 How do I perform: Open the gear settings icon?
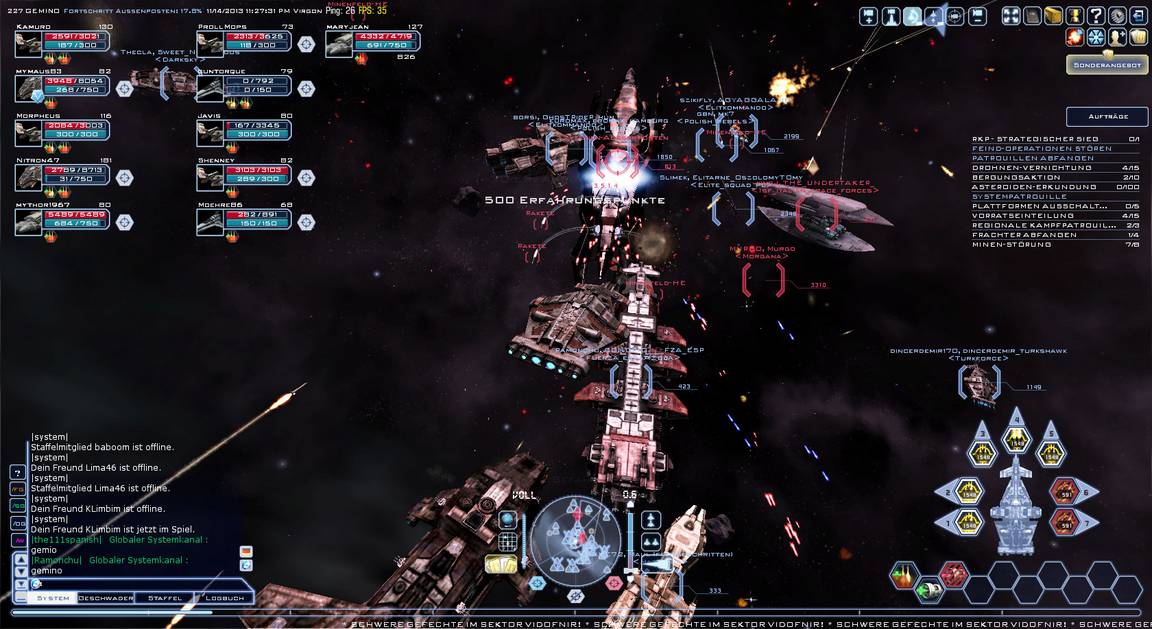[1117, 16]
